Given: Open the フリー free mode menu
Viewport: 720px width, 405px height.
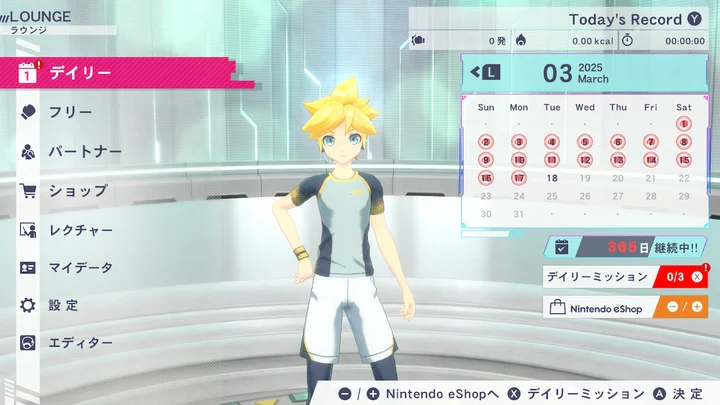Looking at the screenshot, I should pyautogui.click(x=70, y=112).
